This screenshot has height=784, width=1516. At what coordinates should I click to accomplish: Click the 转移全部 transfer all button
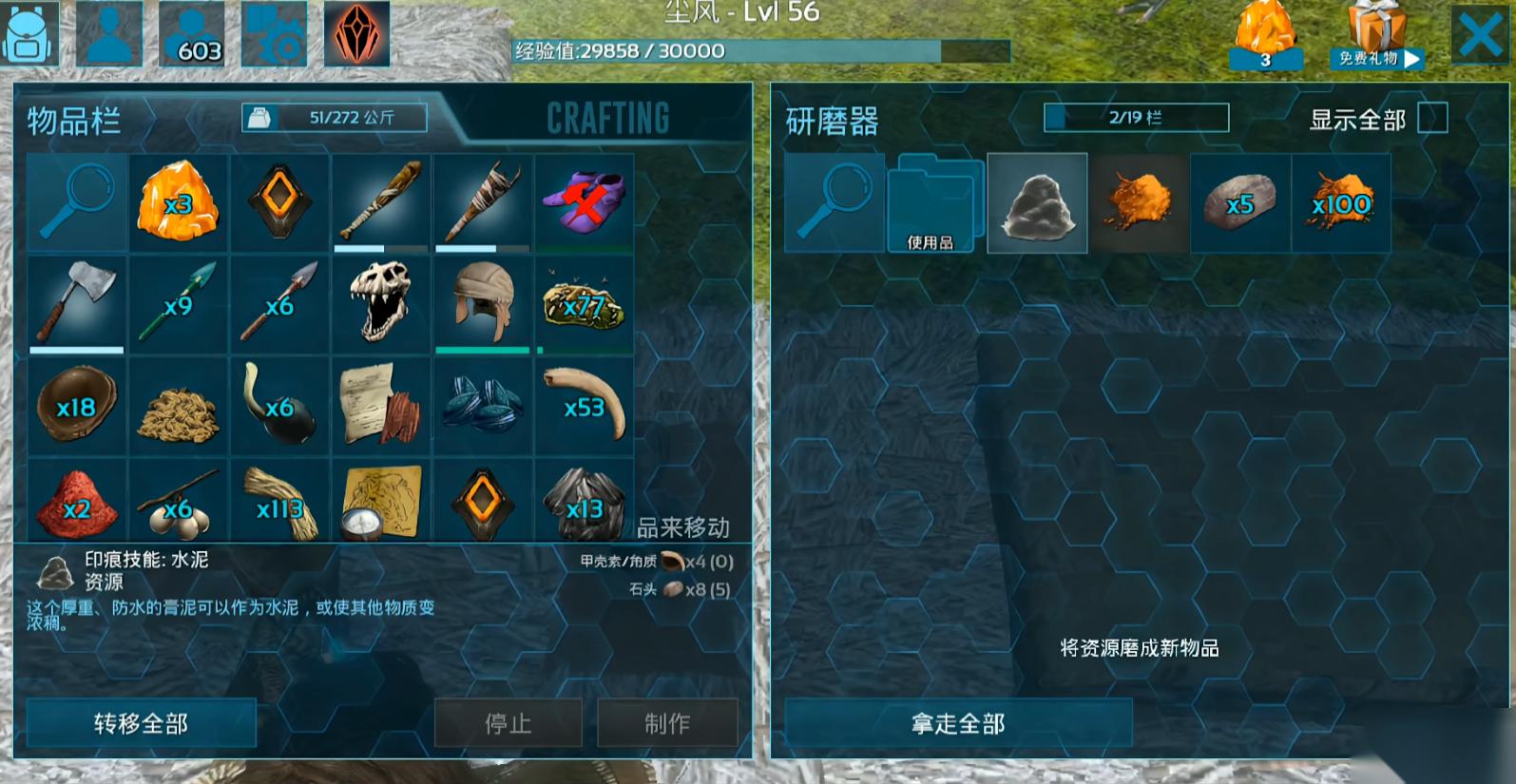[x=141, y=723]
